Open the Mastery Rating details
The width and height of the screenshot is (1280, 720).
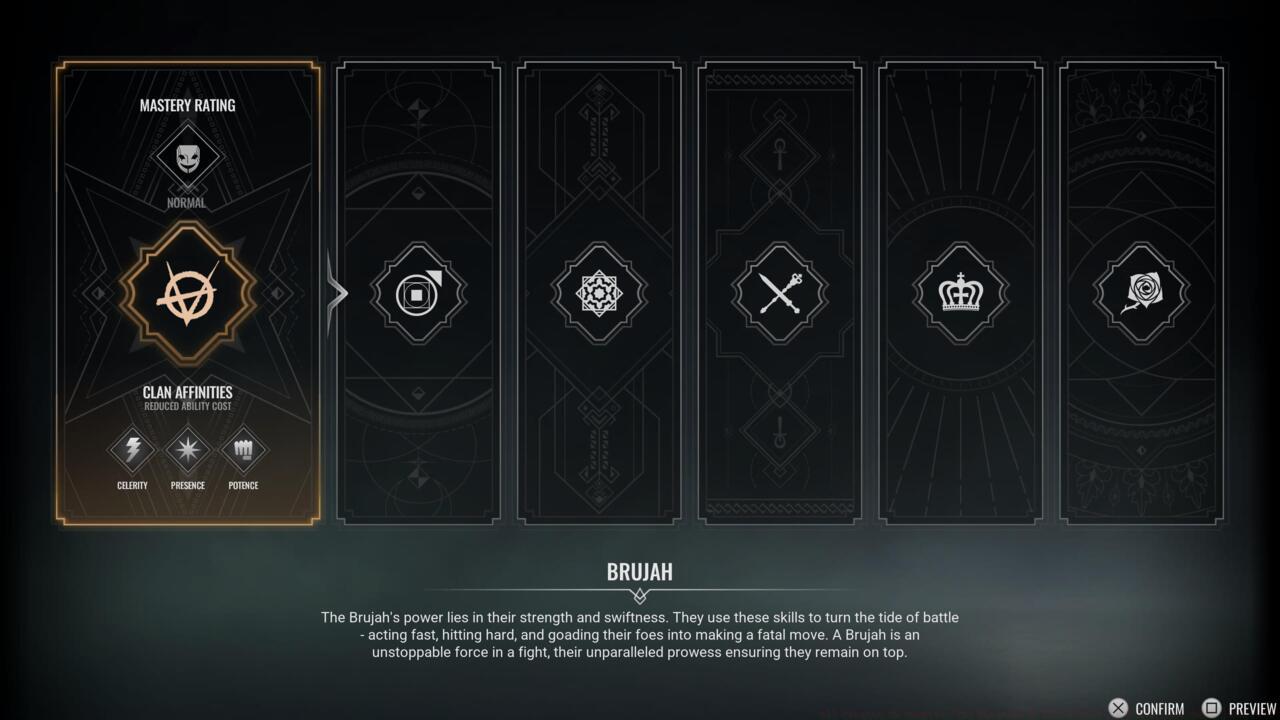186,105
